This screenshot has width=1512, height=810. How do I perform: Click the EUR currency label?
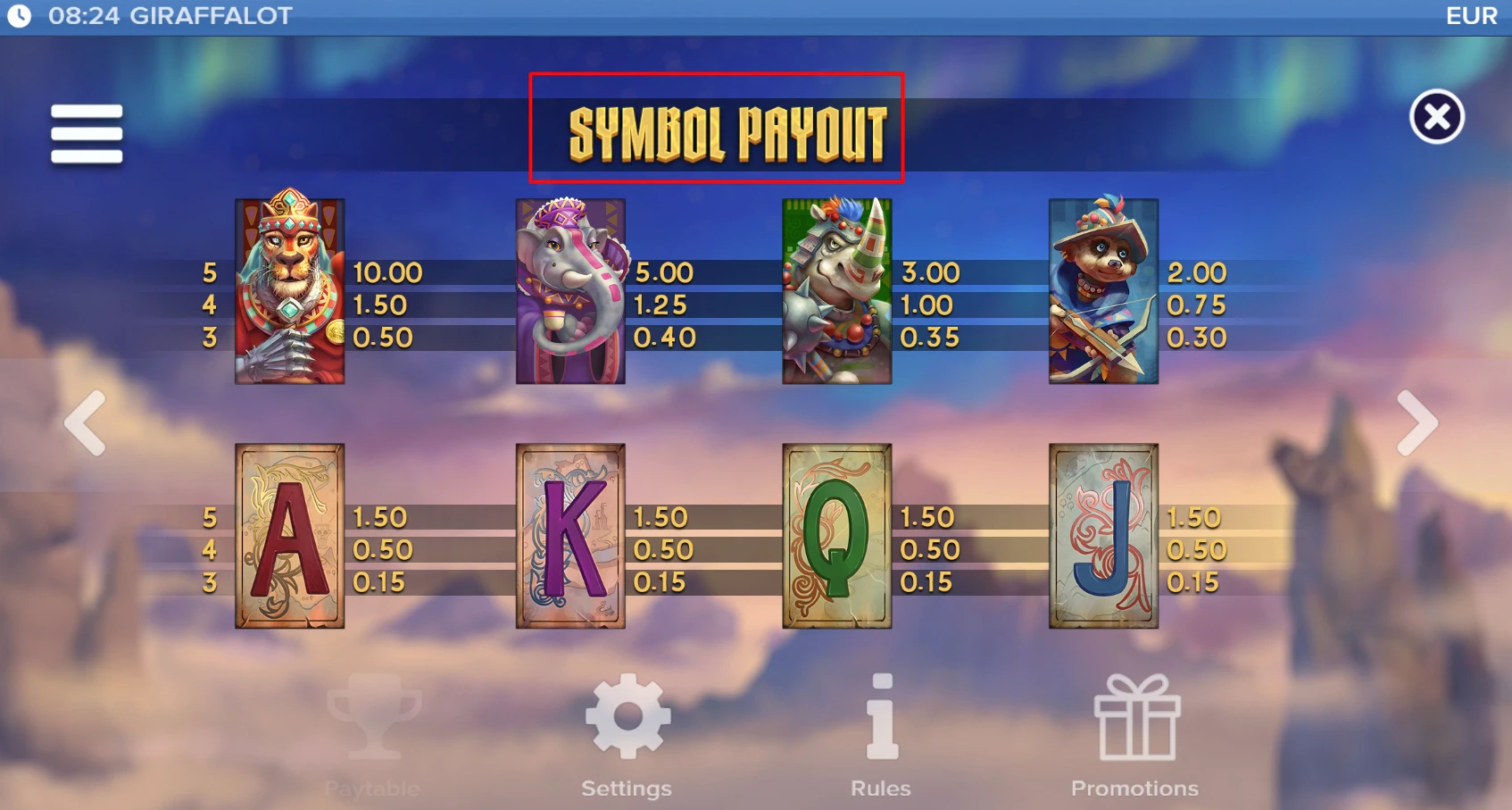point(1473,14)
